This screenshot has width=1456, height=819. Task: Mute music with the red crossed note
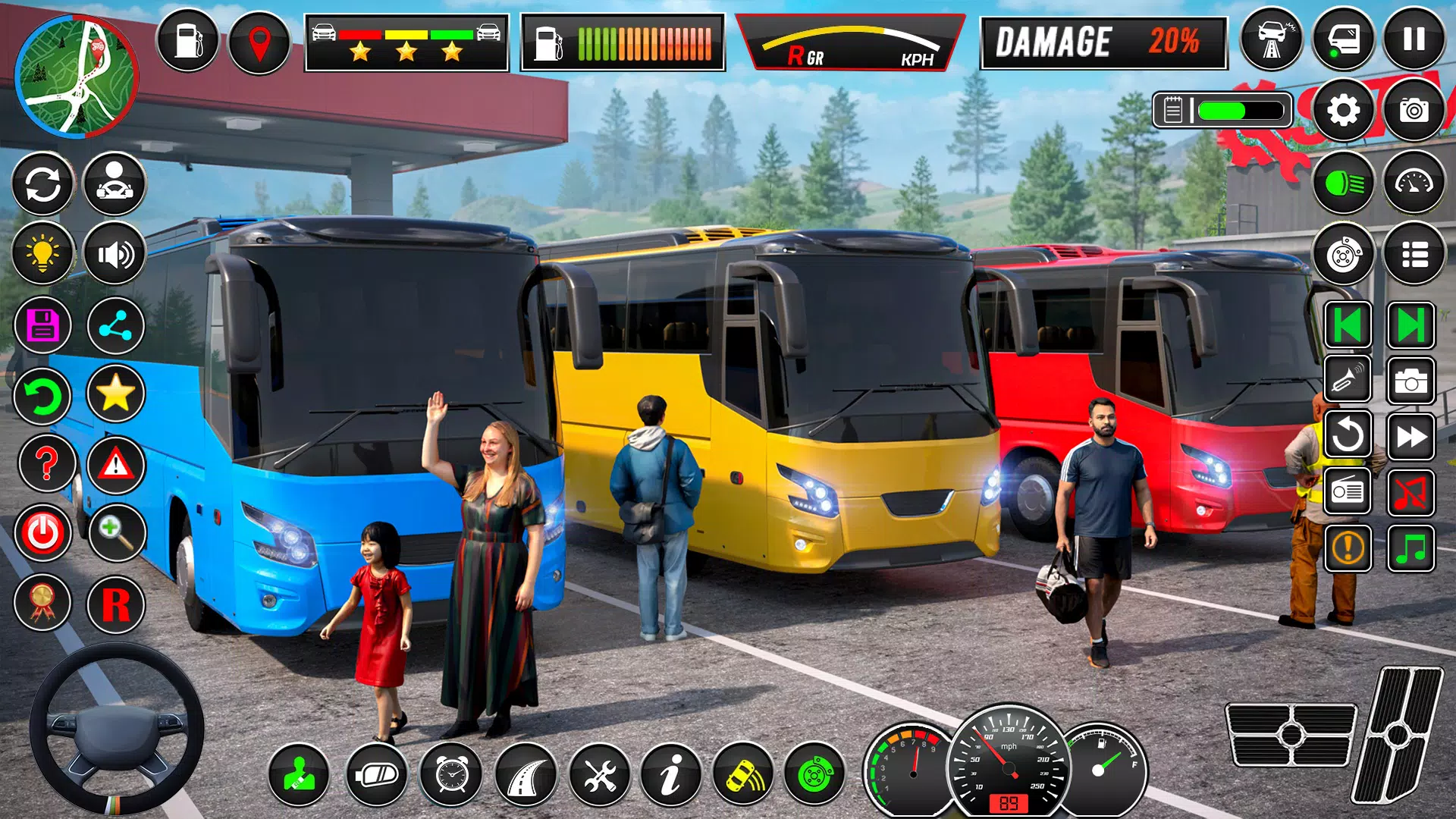pos(1410,493)
